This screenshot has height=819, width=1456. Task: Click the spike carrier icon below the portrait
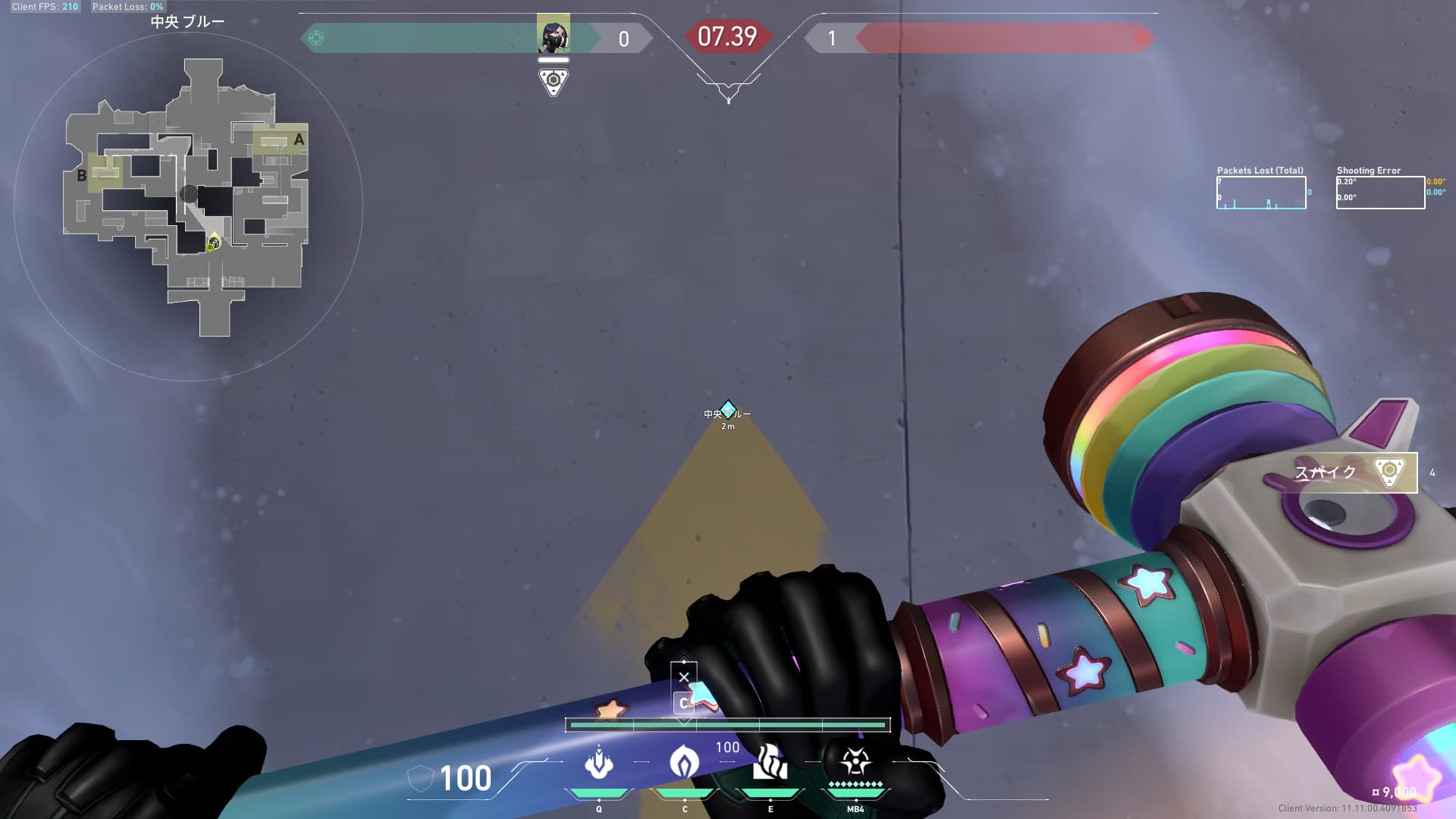[x=554, y=81]
